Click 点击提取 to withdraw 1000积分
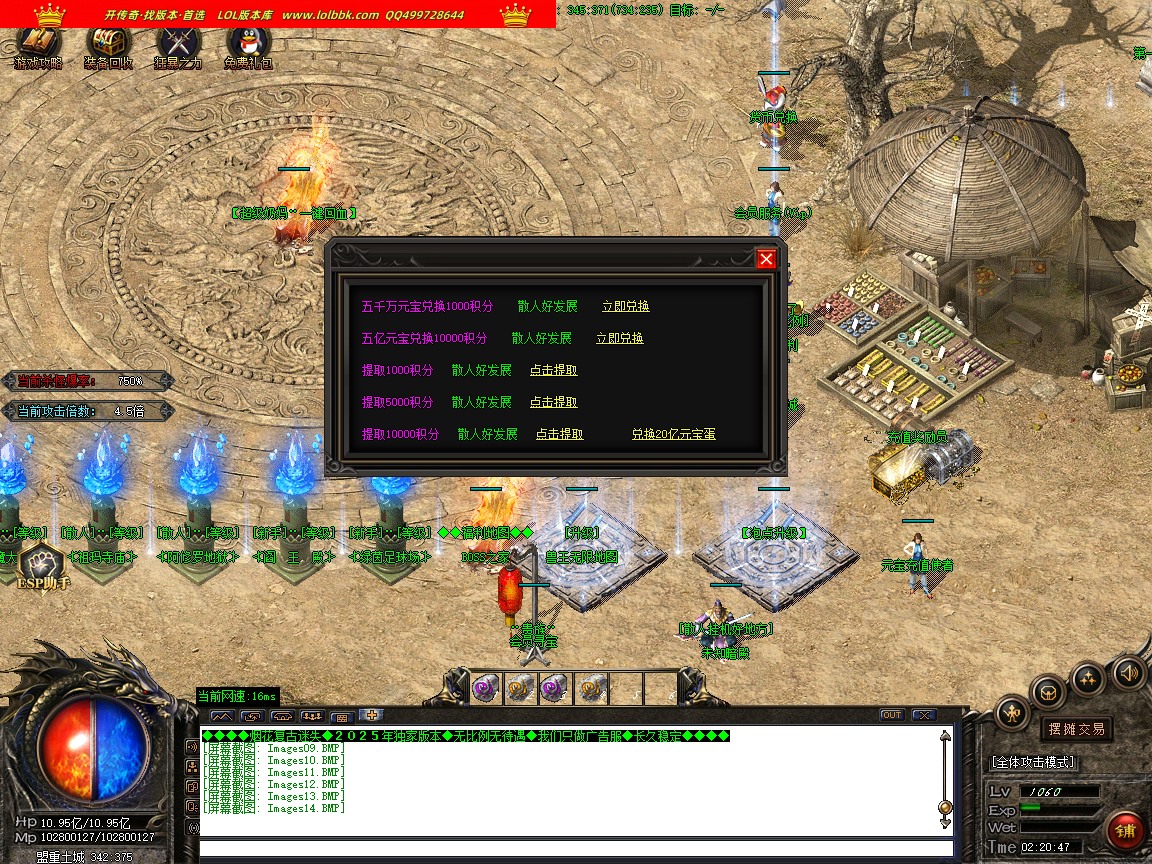1152x864 pixels. coord(553,370)
